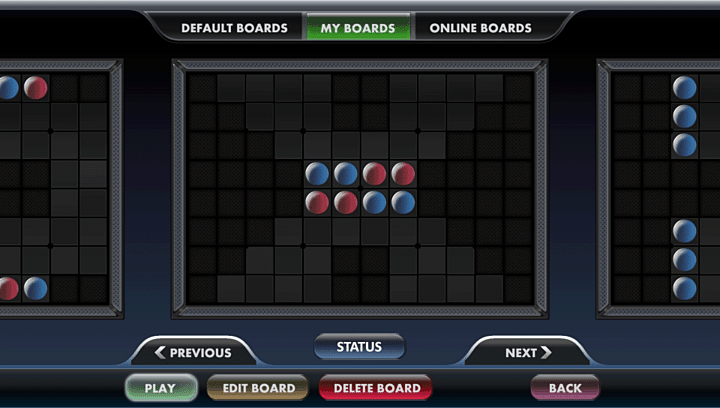Show the next board
The image size is (720, 408).
click(528, 352)
